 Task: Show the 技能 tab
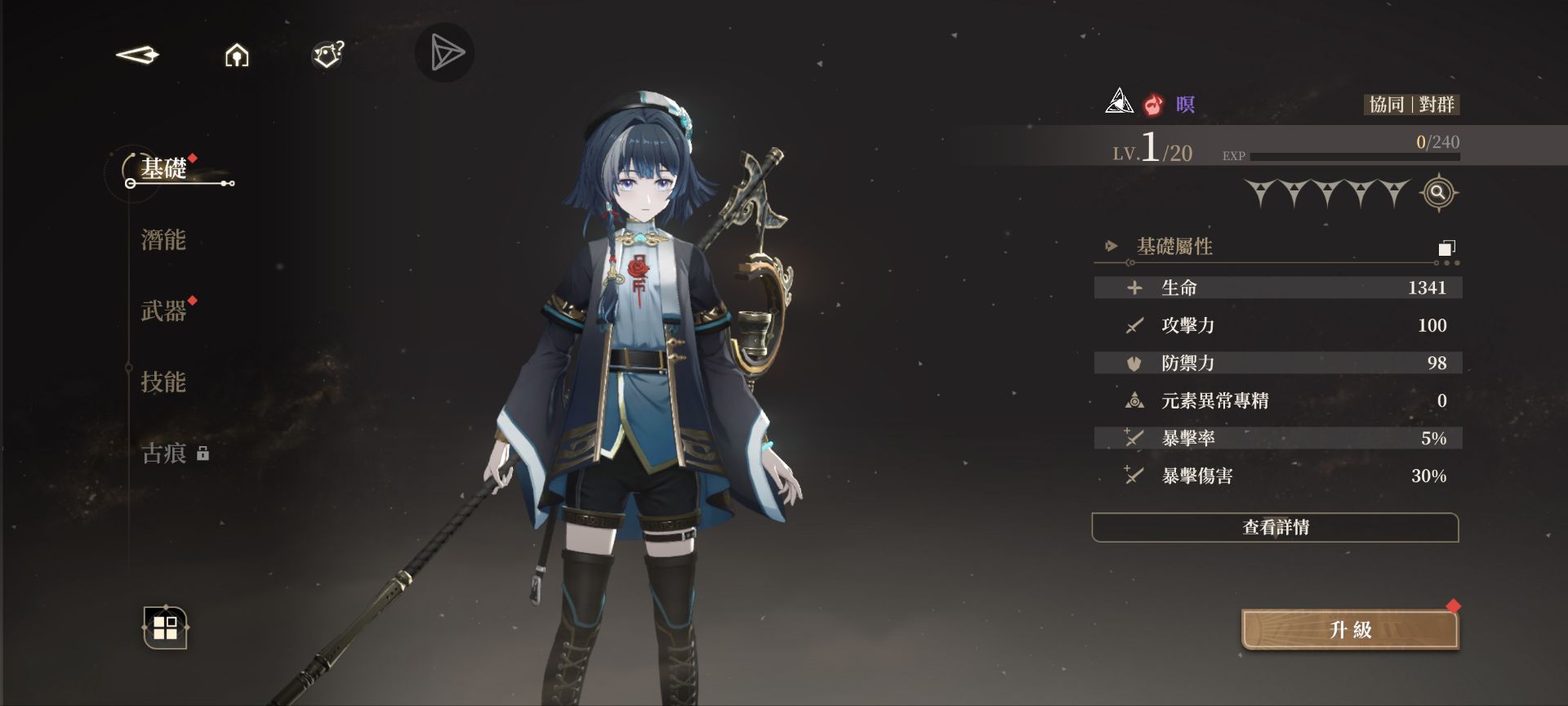pos(164,382)
